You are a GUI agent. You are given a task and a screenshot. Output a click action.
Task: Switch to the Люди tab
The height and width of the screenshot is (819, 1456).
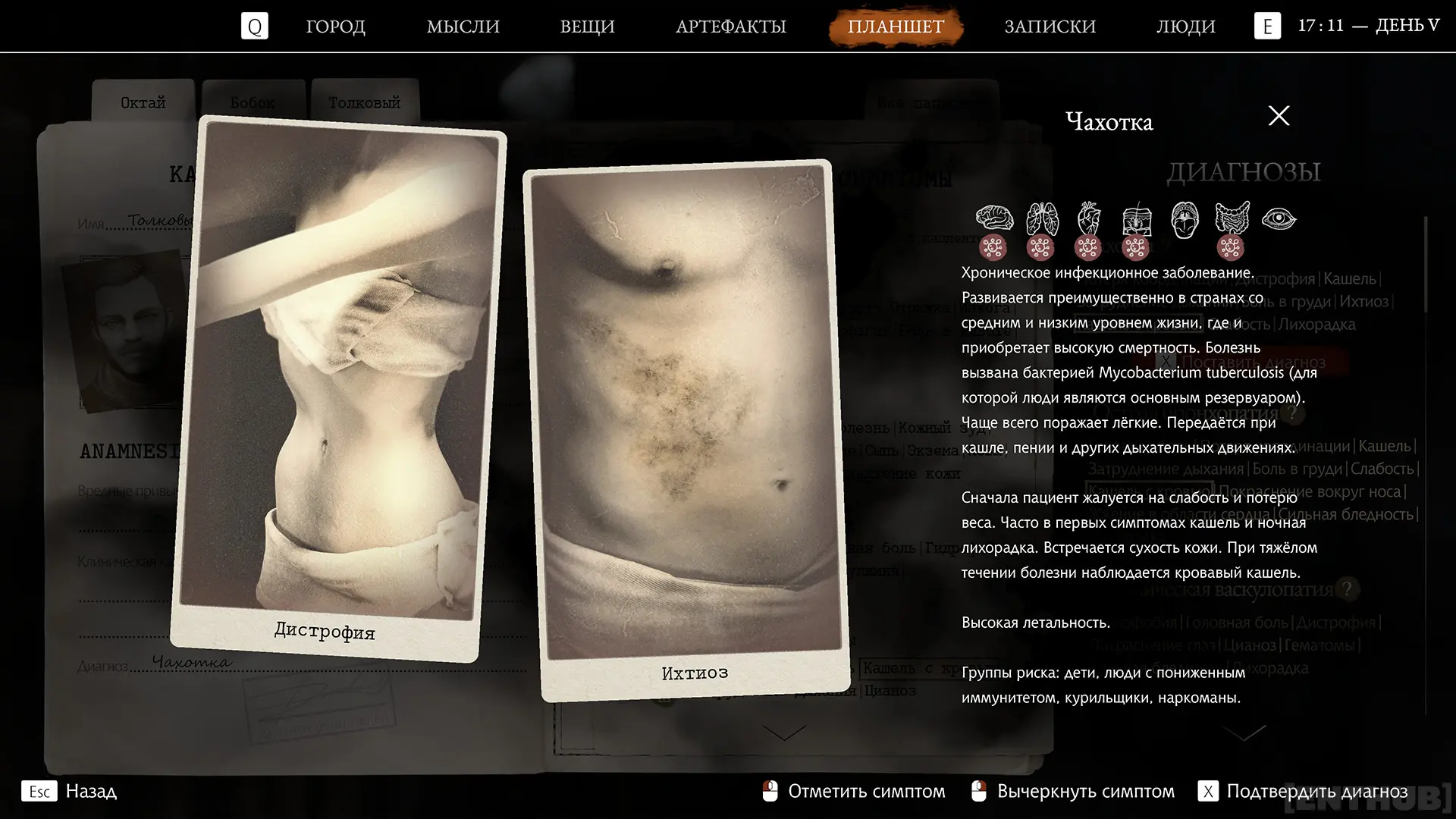pyautogui.click(x=1185, y=27)
